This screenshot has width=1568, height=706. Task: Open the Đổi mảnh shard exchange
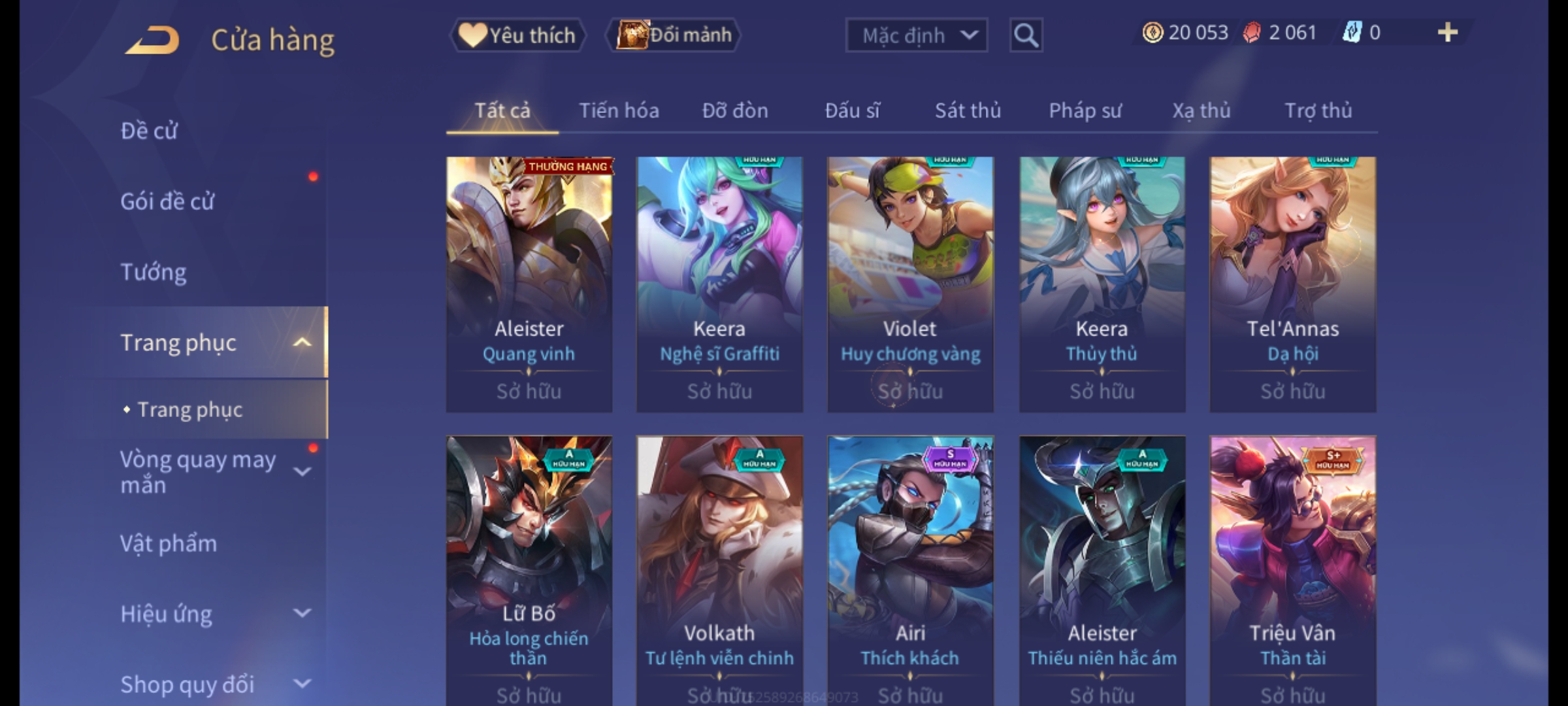pyautogui.click(x=673, y=35)
